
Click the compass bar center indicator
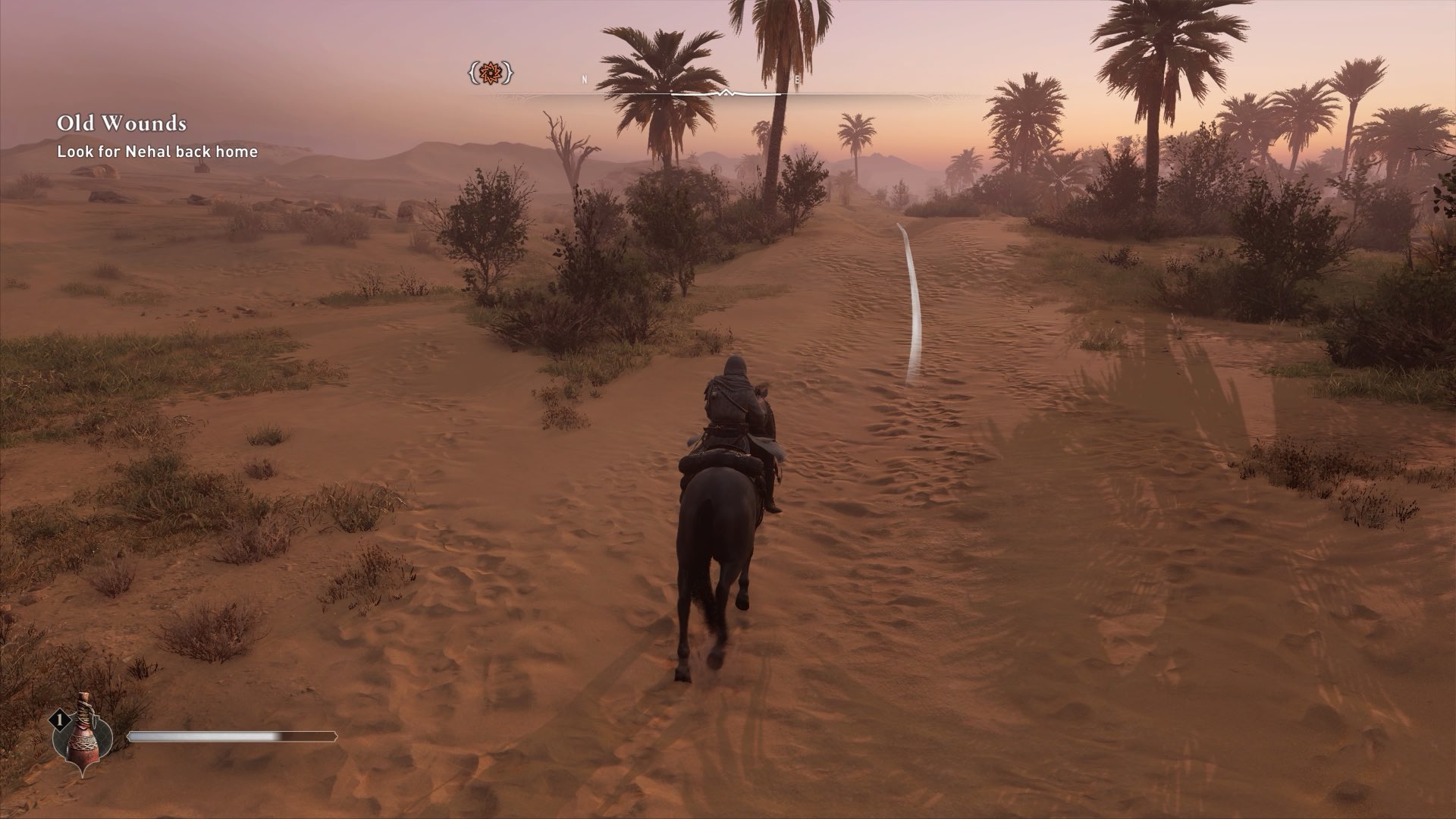726,93
